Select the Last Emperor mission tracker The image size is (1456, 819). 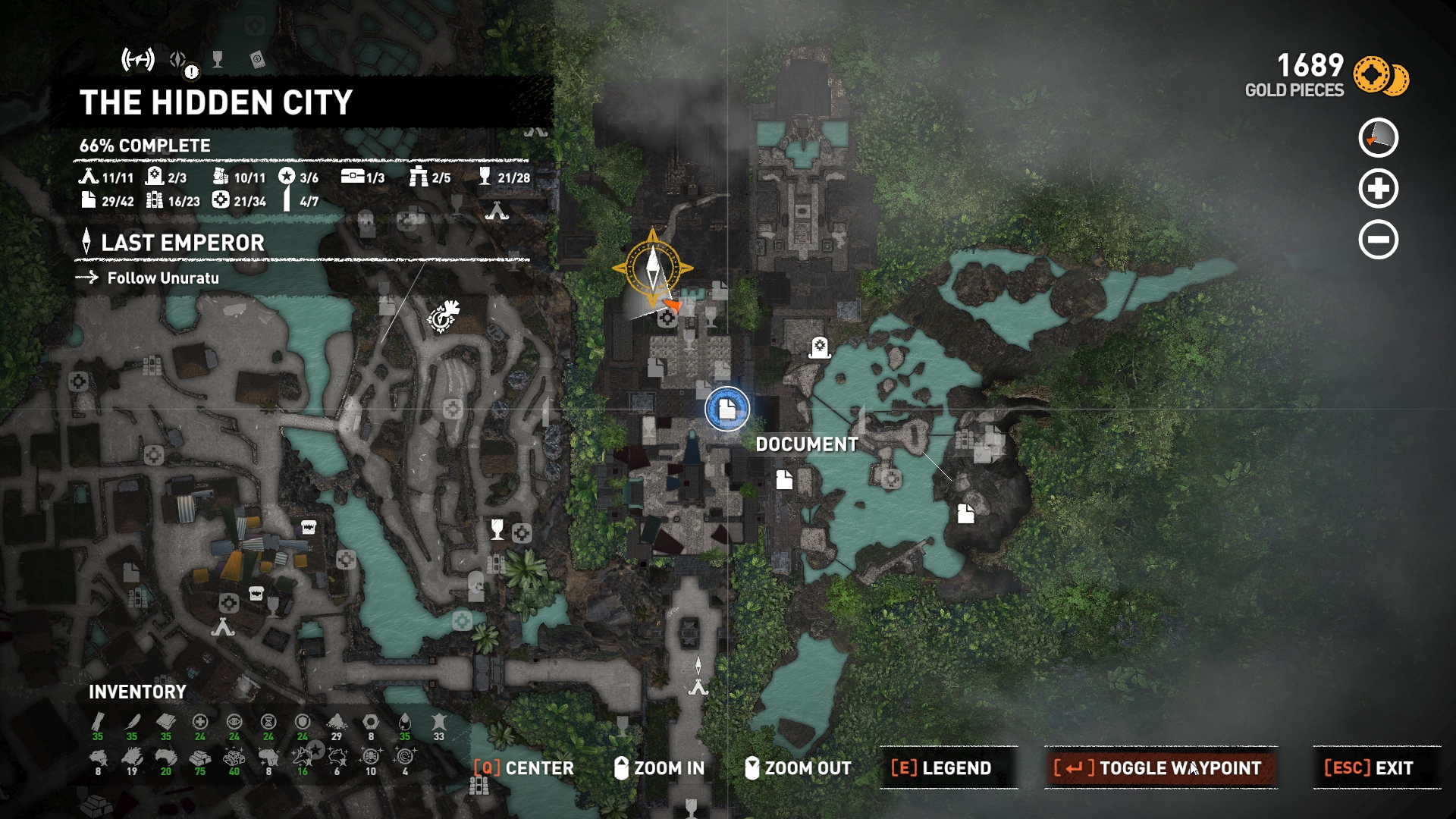tap(183, 243)
